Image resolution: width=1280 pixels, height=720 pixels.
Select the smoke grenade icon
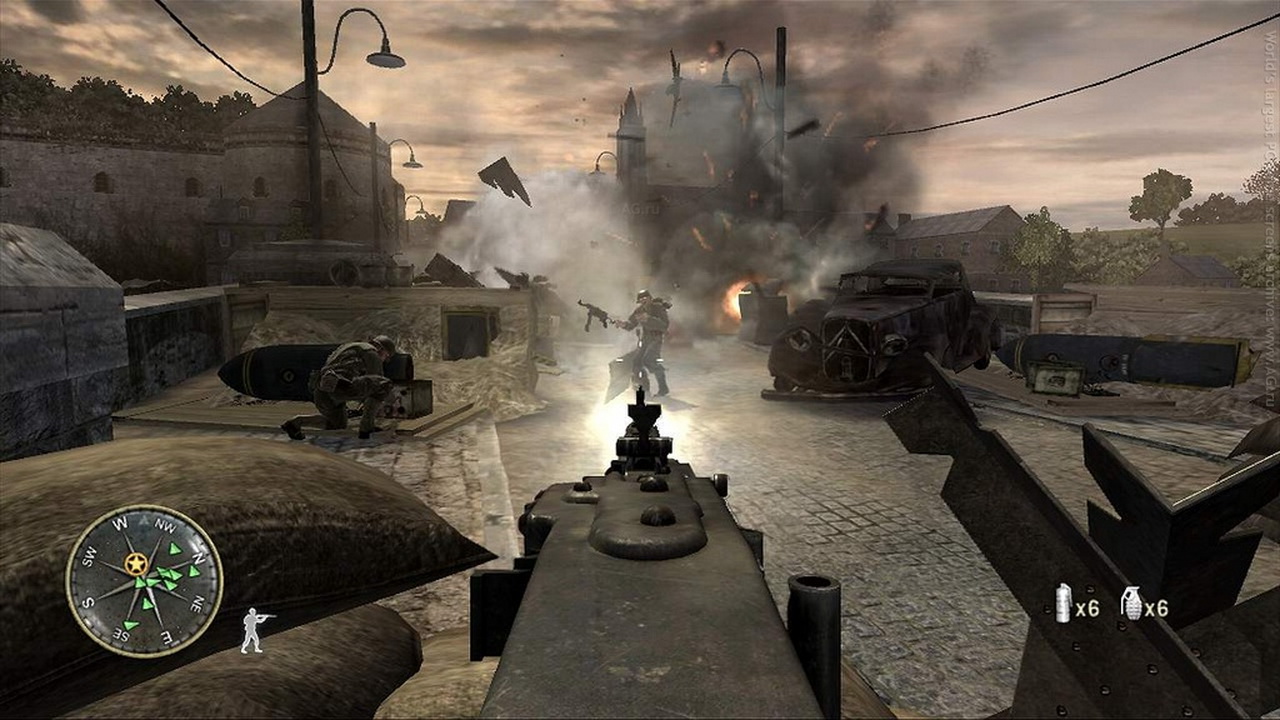(x=1064, y=604)
